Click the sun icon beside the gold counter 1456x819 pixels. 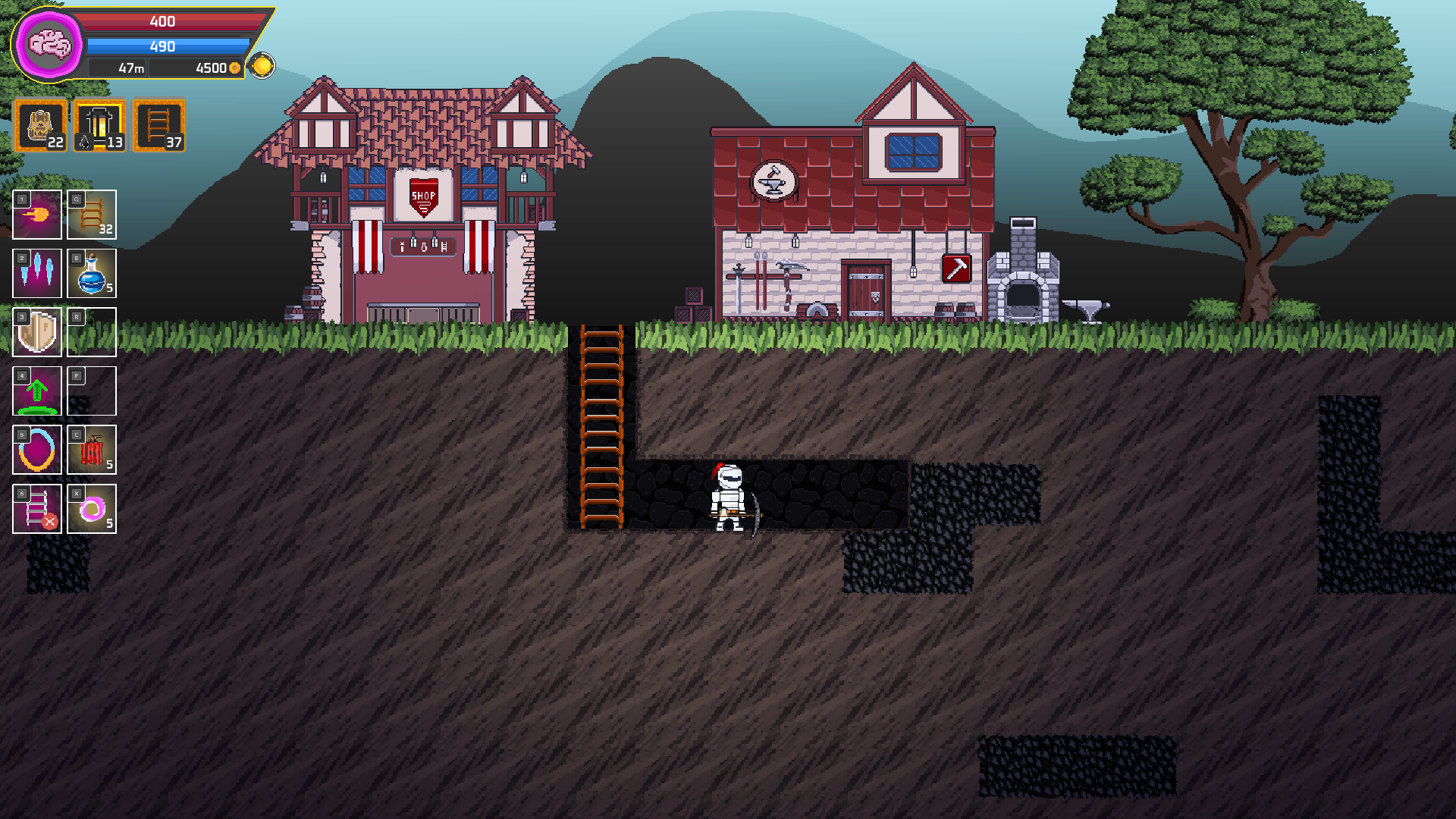click(x=262, y=66)
